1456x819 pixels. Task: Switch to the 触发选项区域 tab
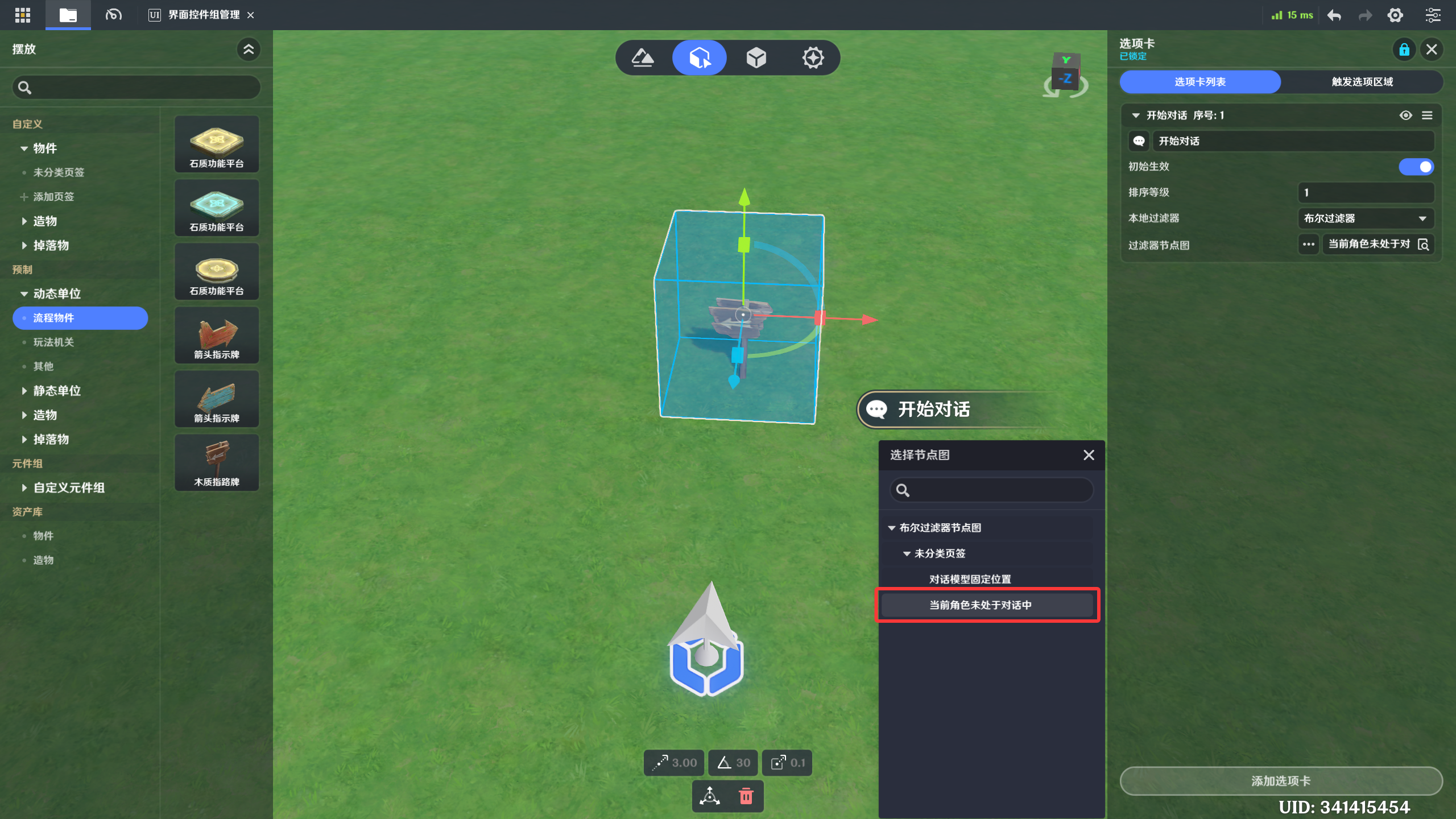pyautogui.click(x=1362, y=82)
